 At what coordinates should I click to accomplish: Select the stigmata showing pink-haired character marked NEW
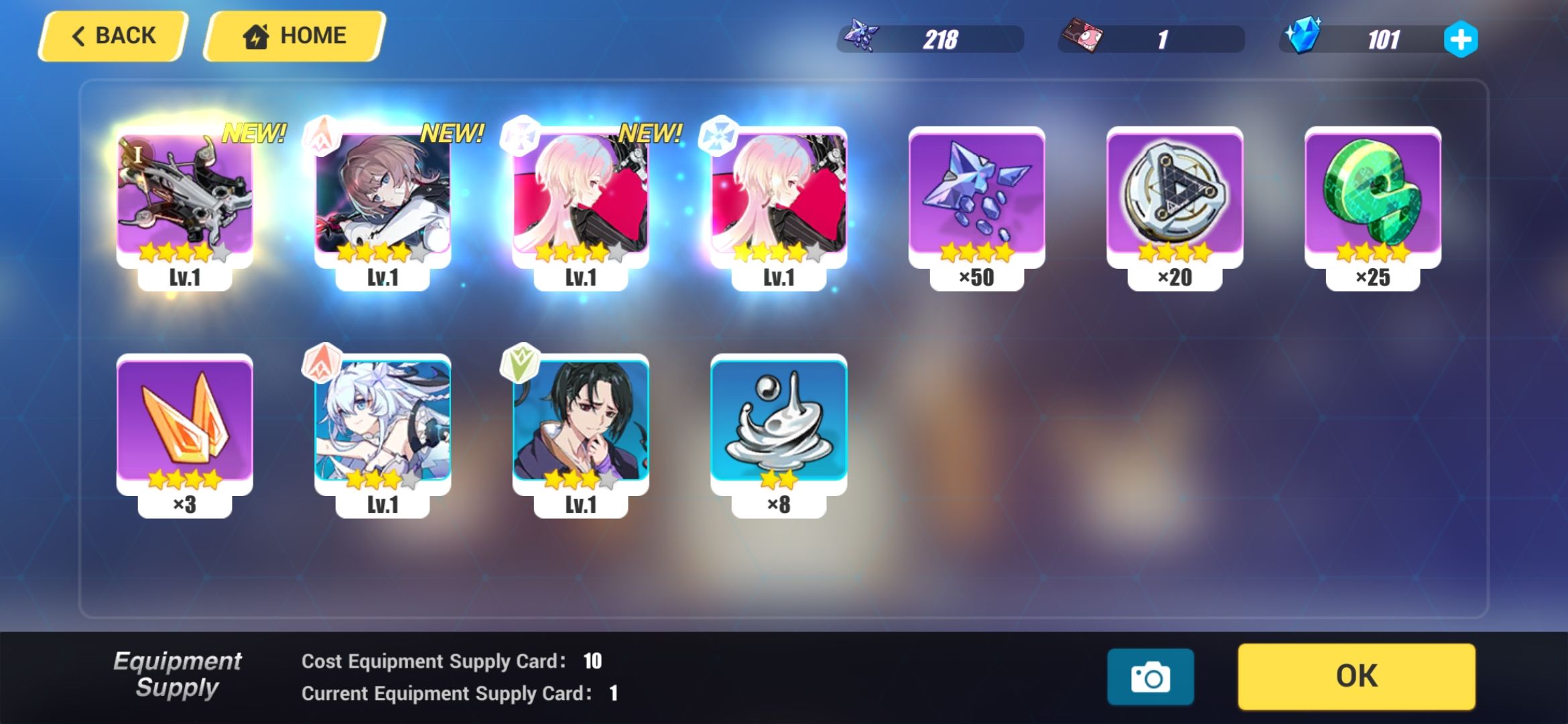pos(582,194)
